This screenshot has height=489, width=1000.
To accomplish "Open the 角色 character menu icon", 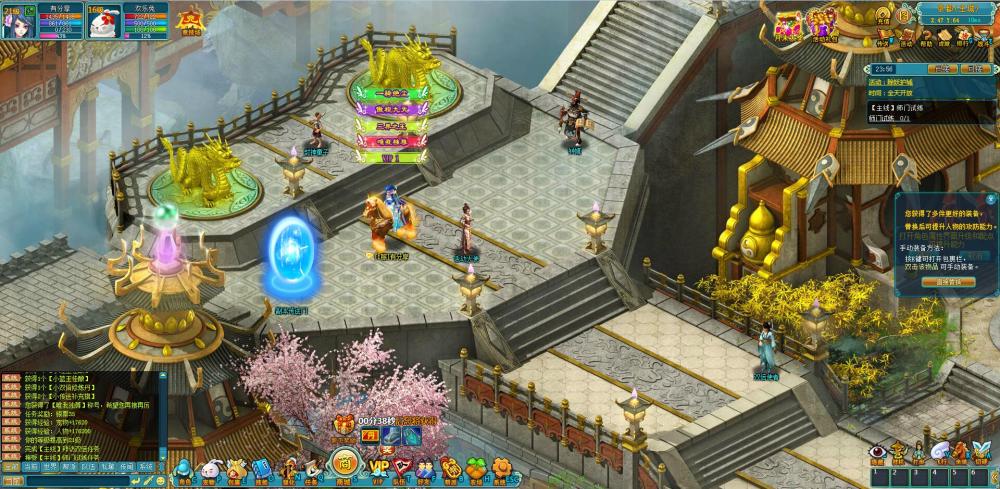I will coord(184,468).
